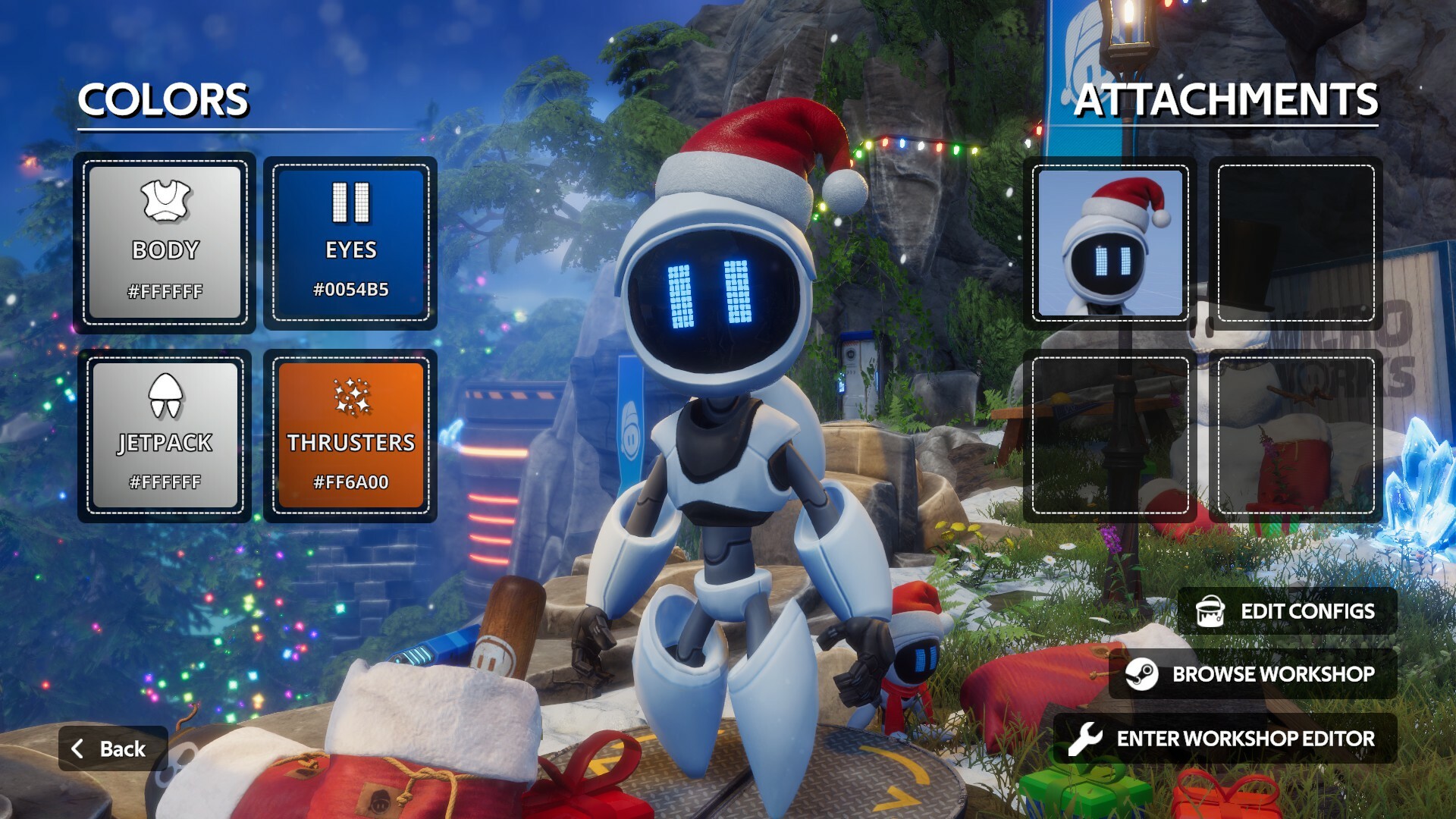Change the orange THRUSTERS color #FF6A00

tap(350, 435)
